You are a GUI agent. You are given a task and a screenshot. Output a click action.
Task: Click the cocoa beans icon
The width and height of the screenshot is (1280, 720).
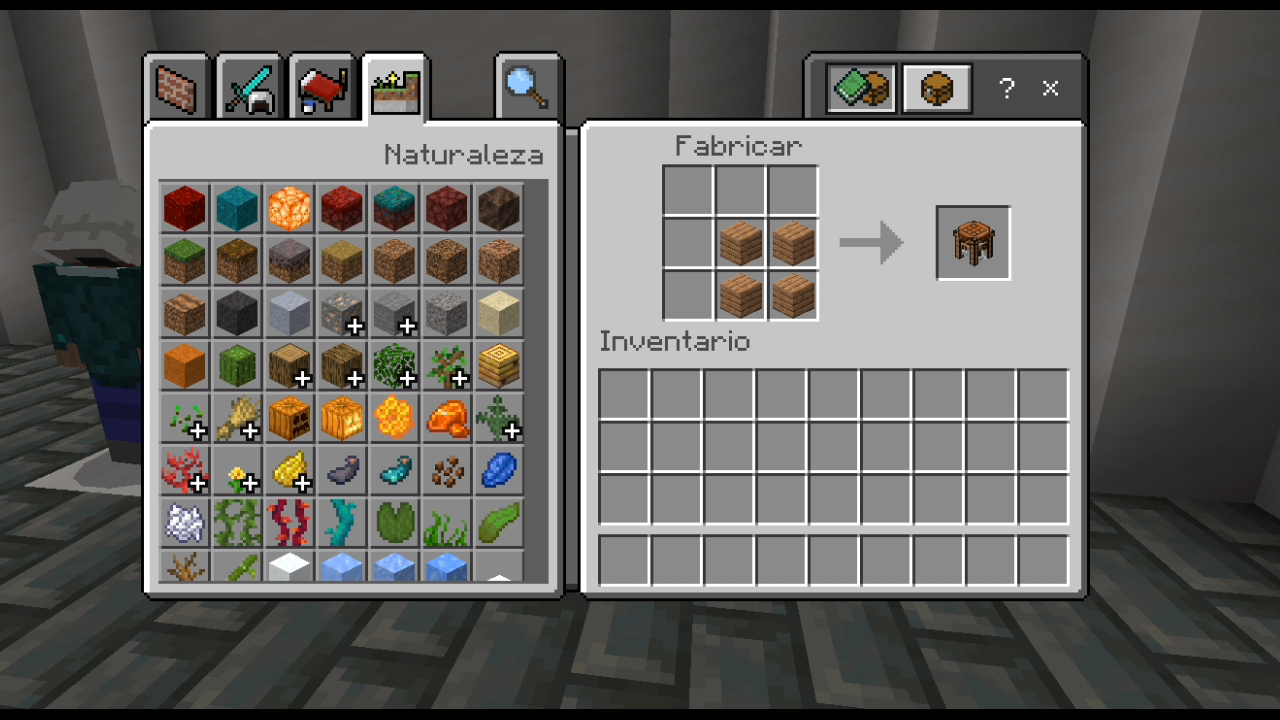(x=446, y=472)
